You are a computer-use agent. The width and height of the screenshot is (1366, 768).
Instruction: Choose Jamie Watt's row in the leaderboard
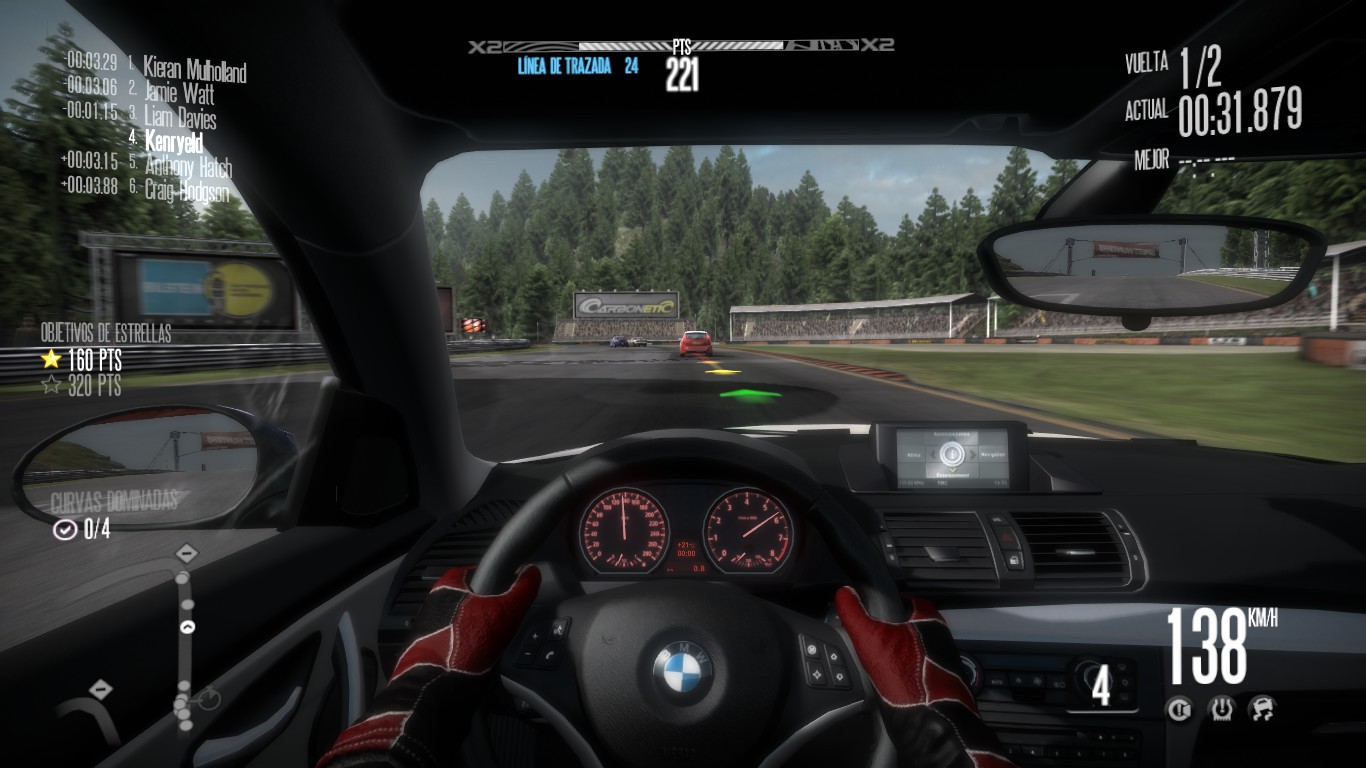pos(179,93)
